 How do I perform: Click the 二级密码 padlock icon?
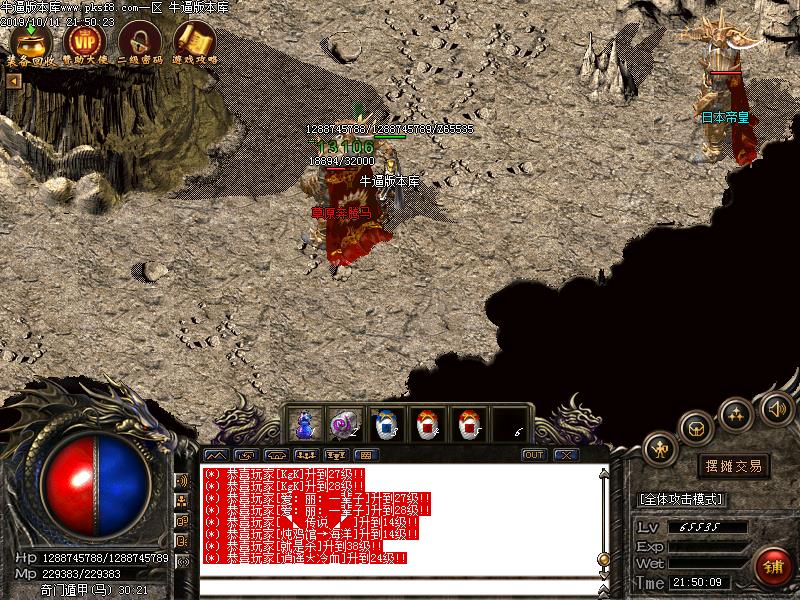coord(139,41)
